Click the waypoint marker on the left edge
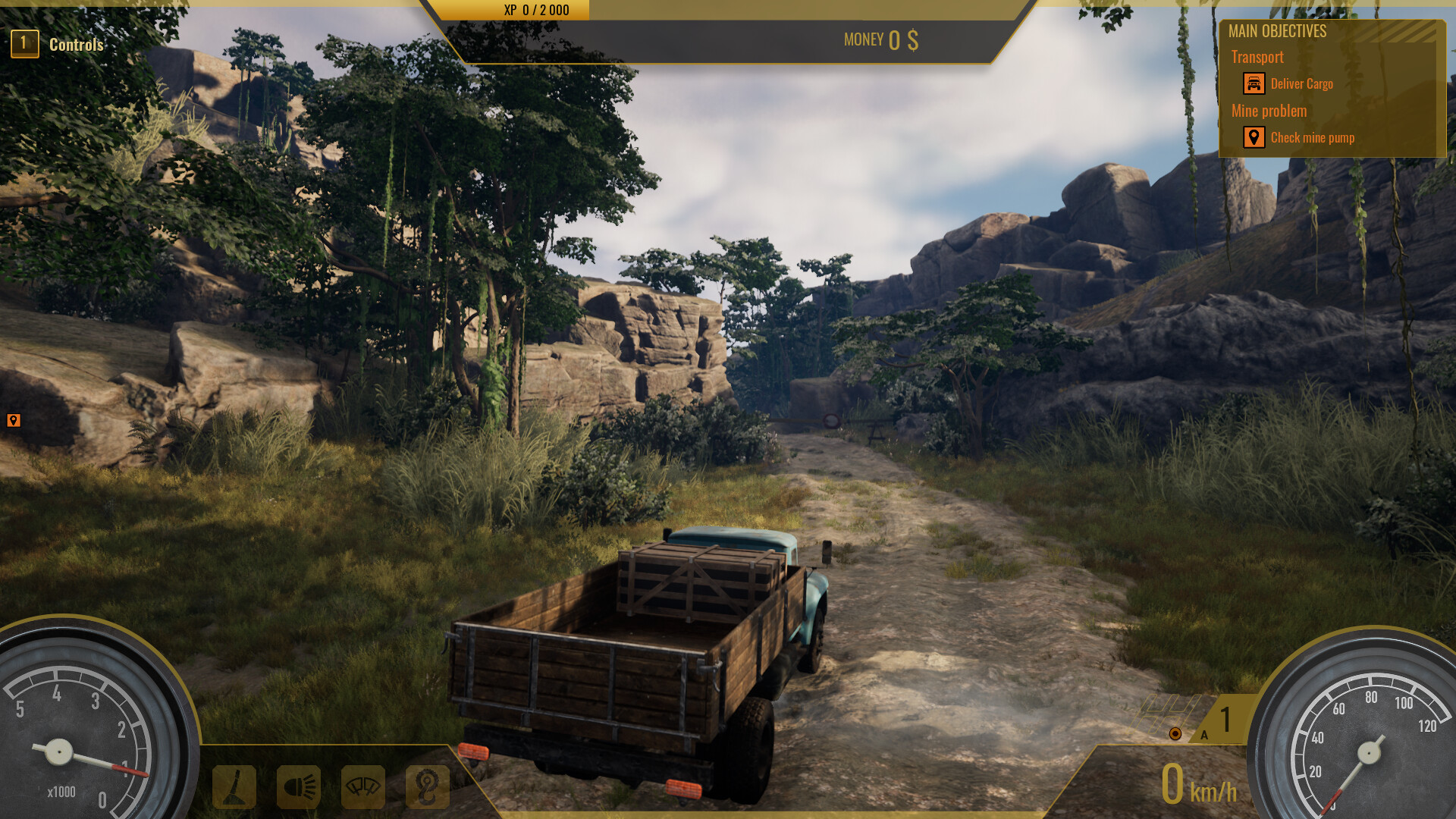Viewport: 1456px width, 819px height. [12, 419]
